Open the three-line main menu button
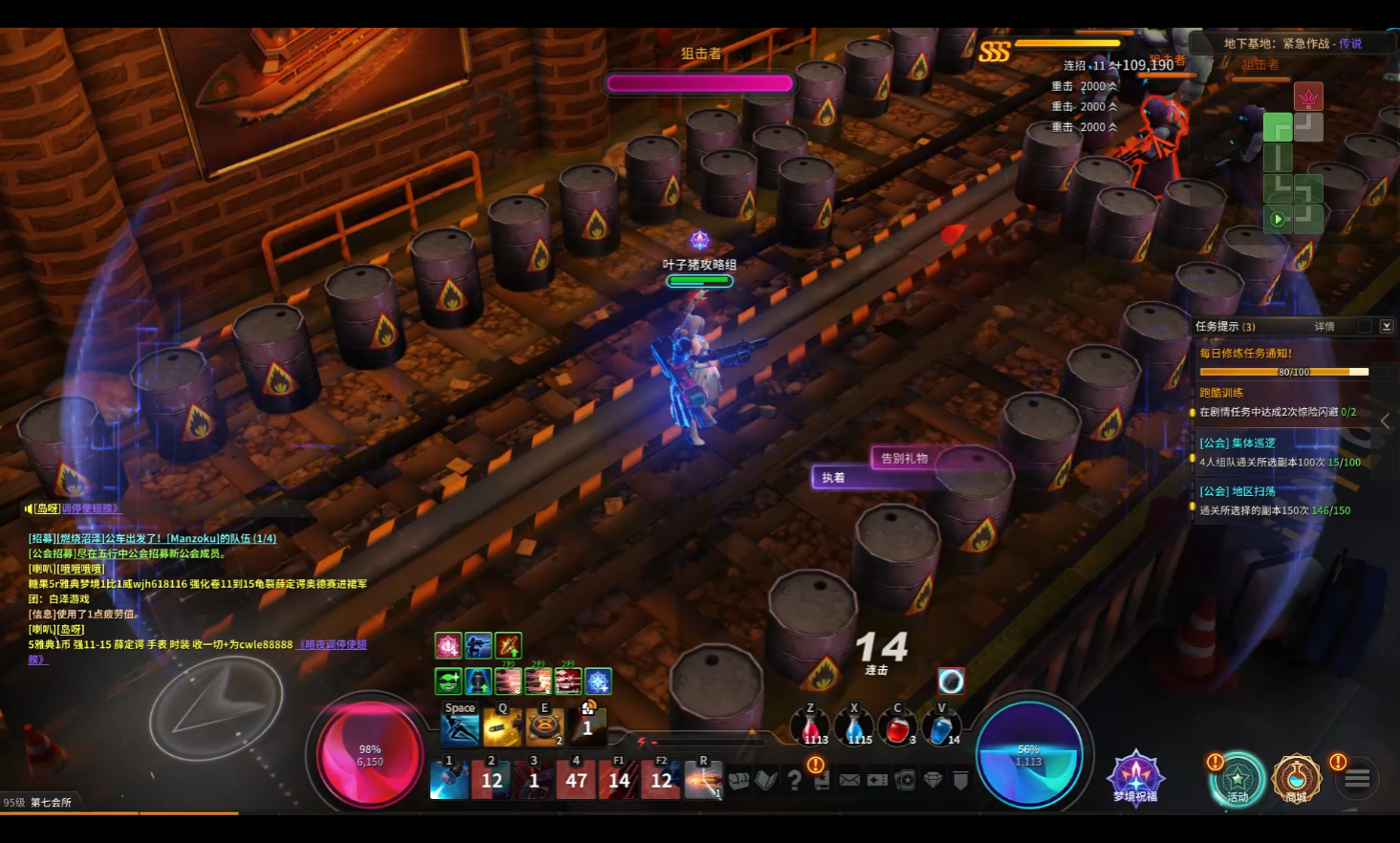The width and height of the screenshot is (1400, 843). (x=1358, y=779)
